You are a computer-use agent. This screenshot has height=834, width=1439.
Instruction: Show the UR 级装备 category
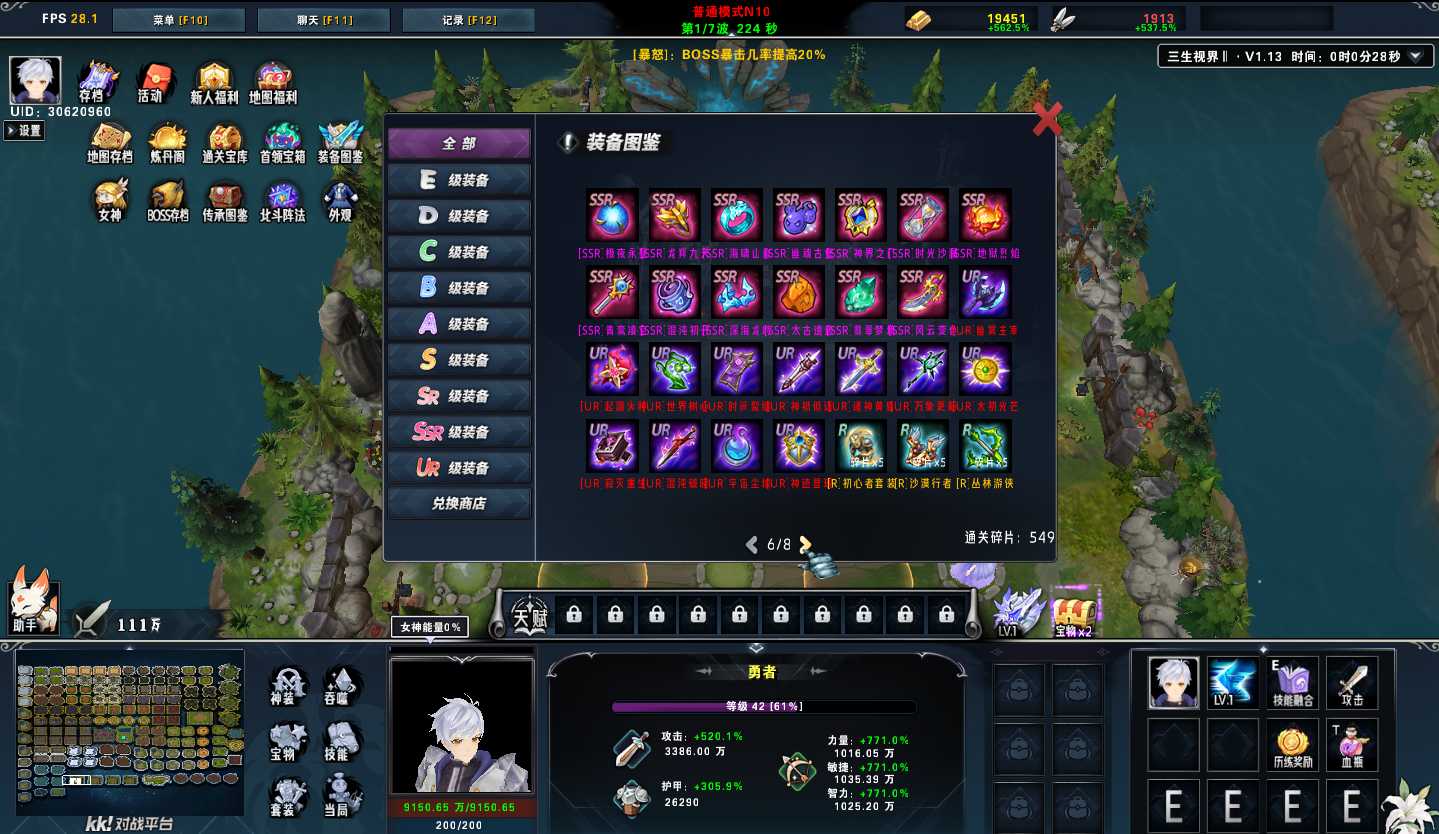tap(459, 468)
